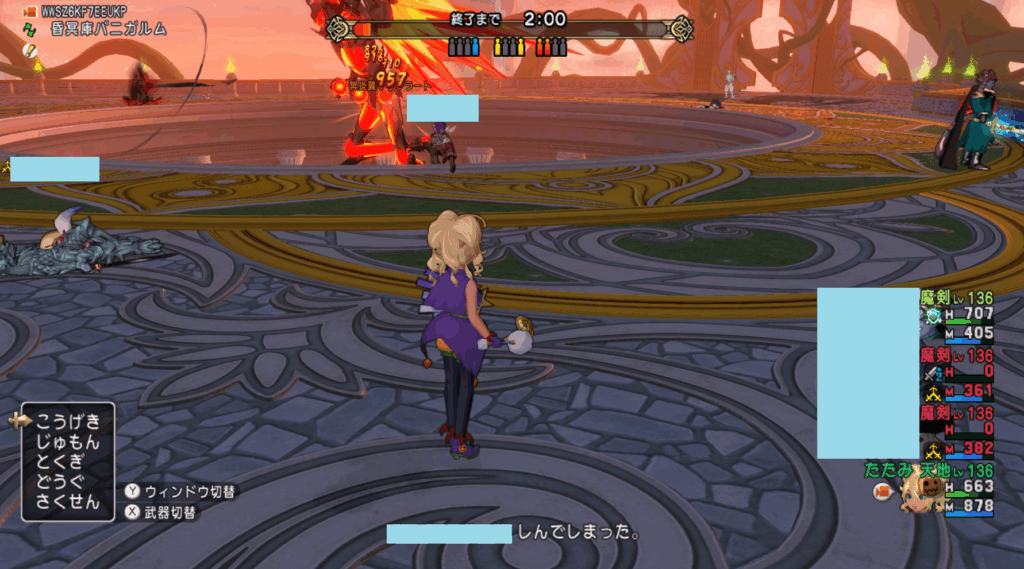Click the yellow exclamation notification icon
1024x569 pixels.
tap(28, 50)
